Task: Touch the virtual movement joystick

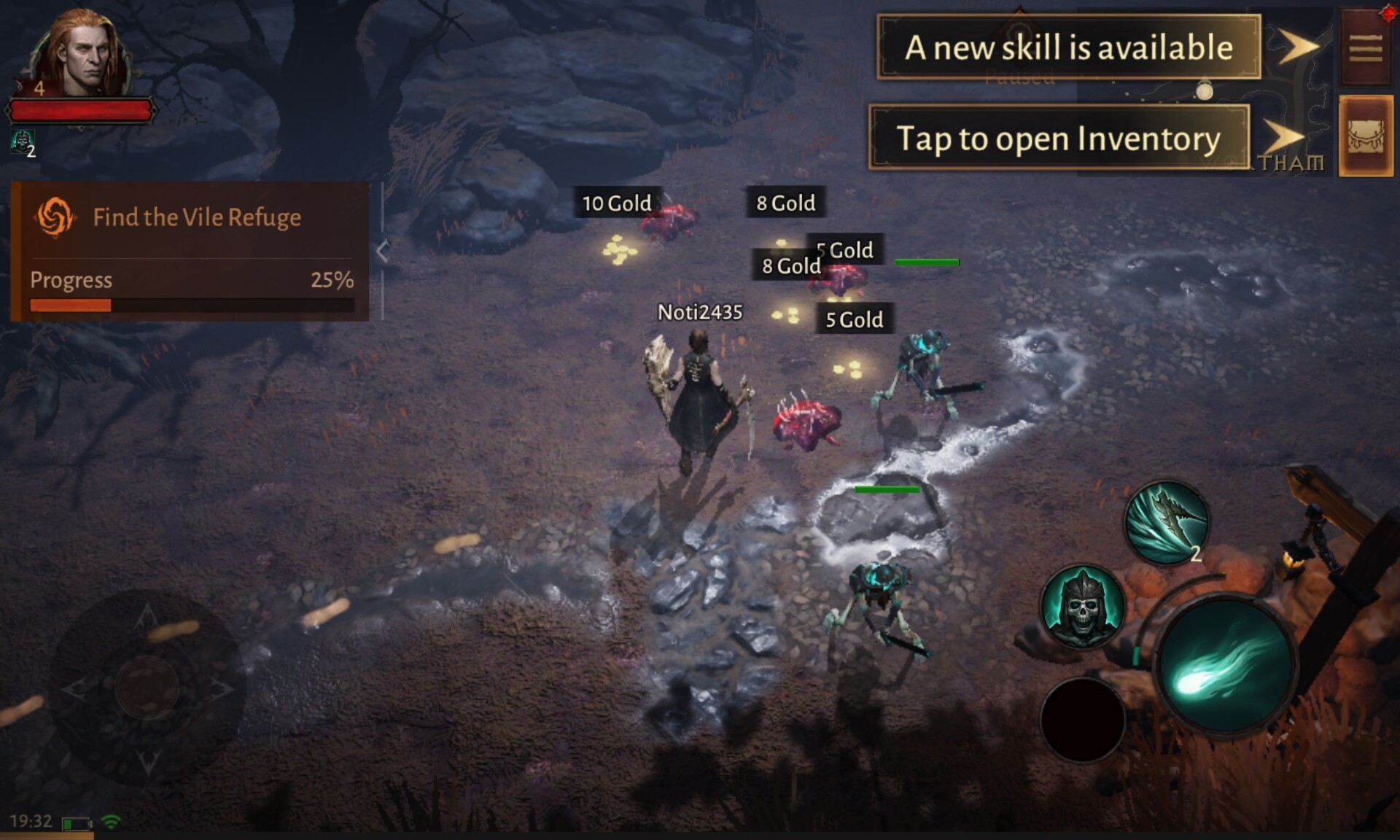Action: tap(147, 686)
